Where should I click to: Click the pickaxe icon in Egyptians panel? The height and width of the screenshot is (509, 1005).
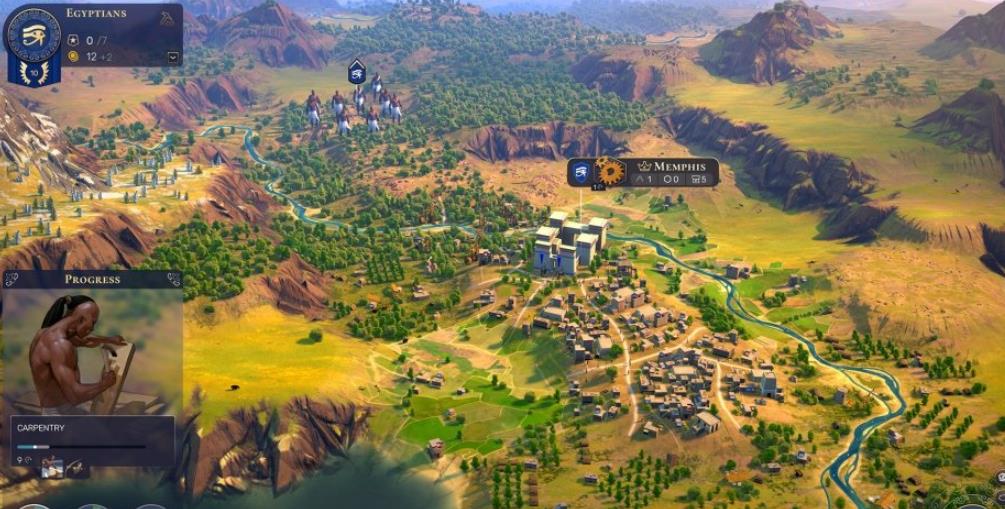click(x=167, y=18)
